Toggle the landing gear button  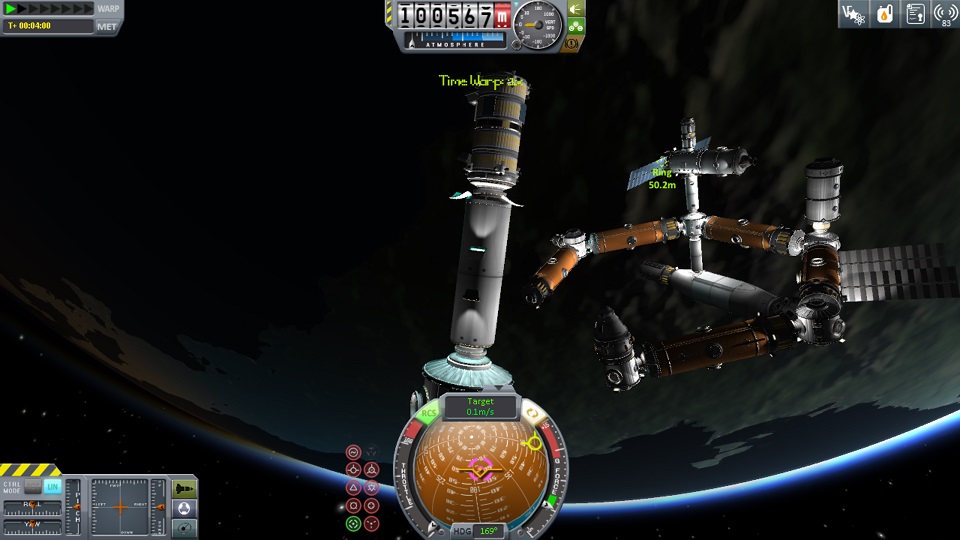click(576, 26)
